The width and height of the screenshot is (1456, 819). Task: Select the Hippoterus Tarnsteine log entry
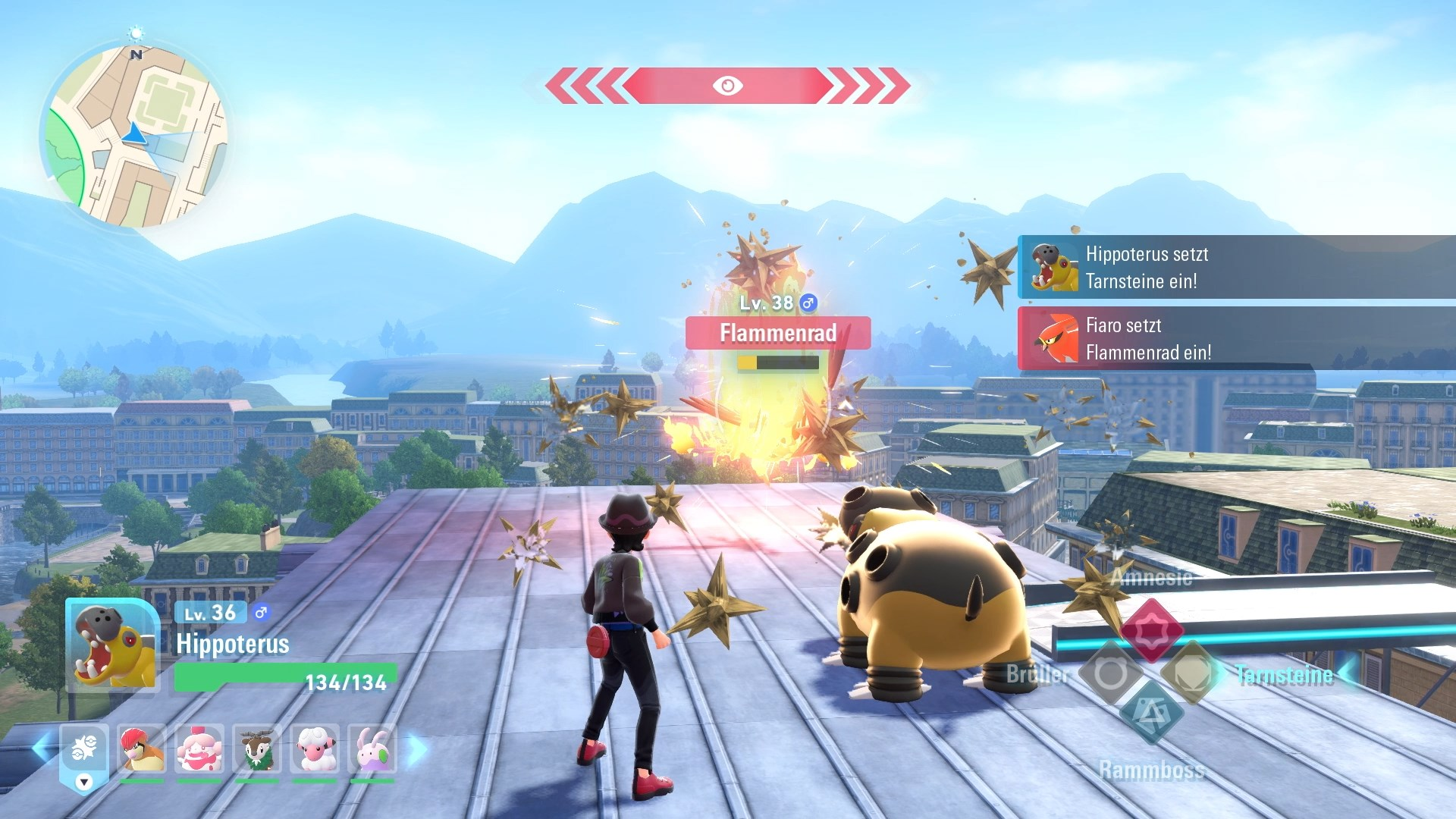pos(1236,267)
